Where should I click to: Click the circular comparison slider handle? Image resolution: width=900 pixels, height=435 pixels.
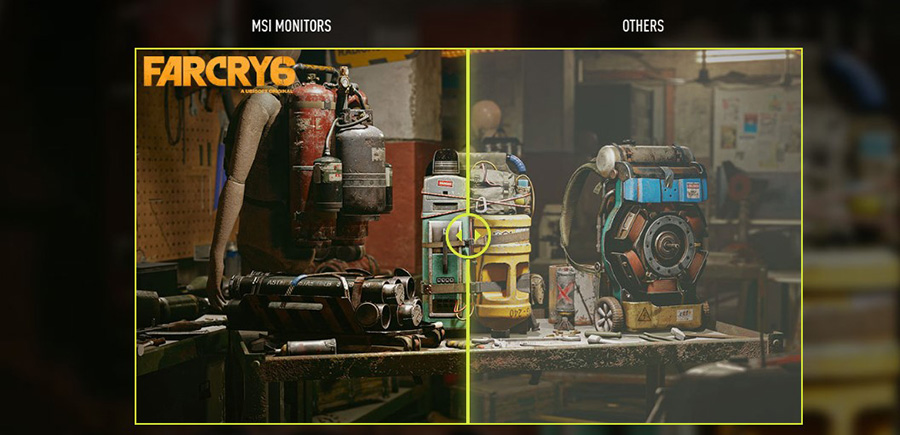coord(468,236)
